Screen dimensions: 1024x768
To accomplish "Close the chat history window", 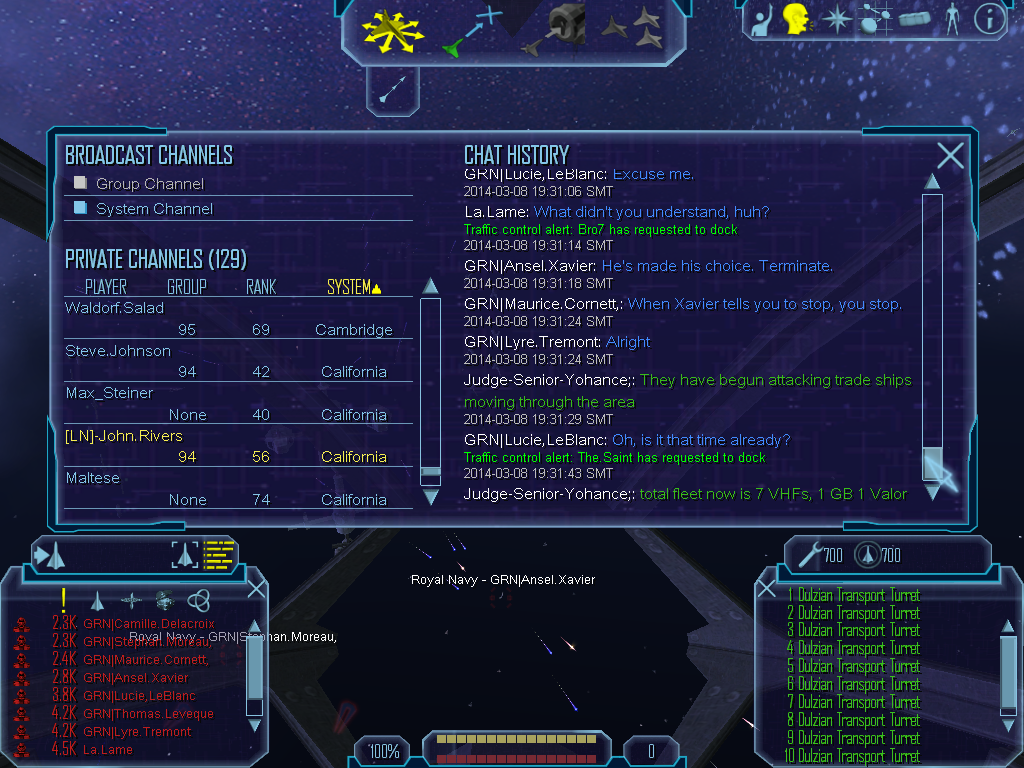I will (x=950, y=155).
